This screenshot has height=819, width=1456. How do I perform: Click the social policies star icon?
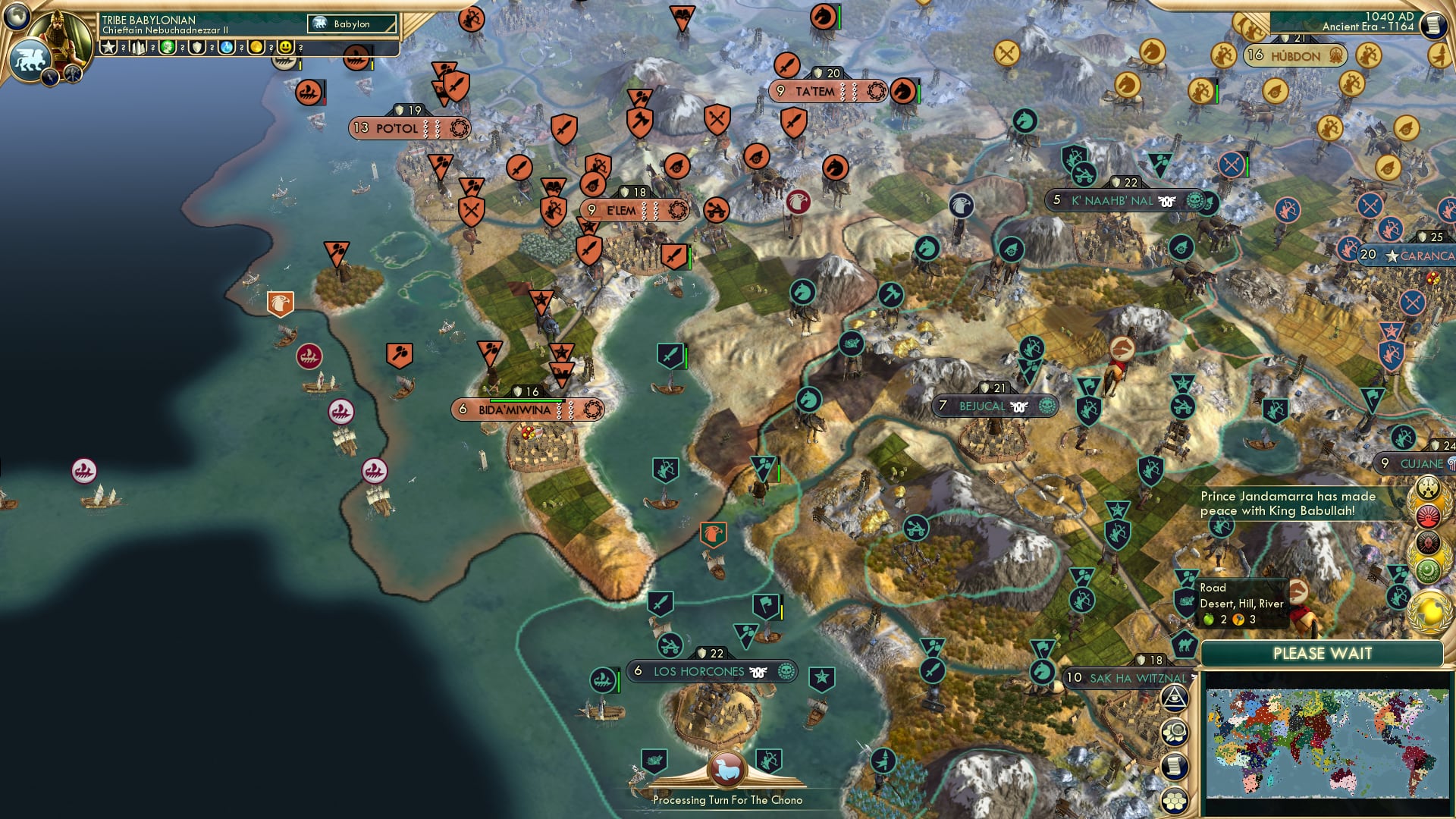click(108, 48)
